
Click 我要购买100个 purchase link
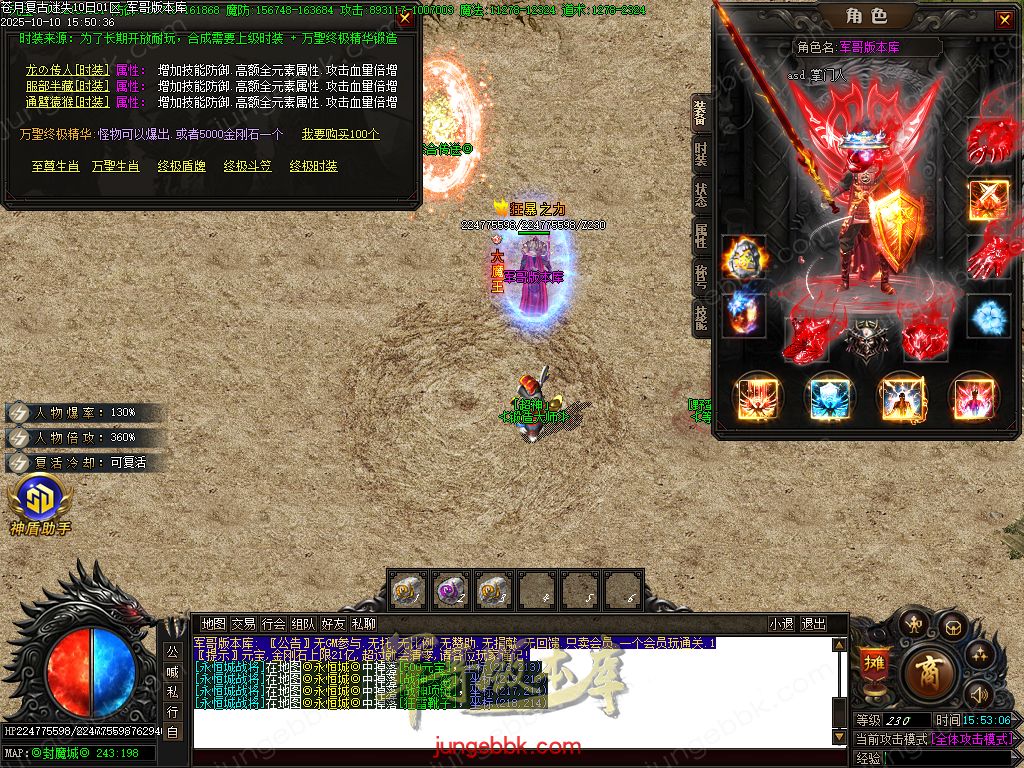341,134
